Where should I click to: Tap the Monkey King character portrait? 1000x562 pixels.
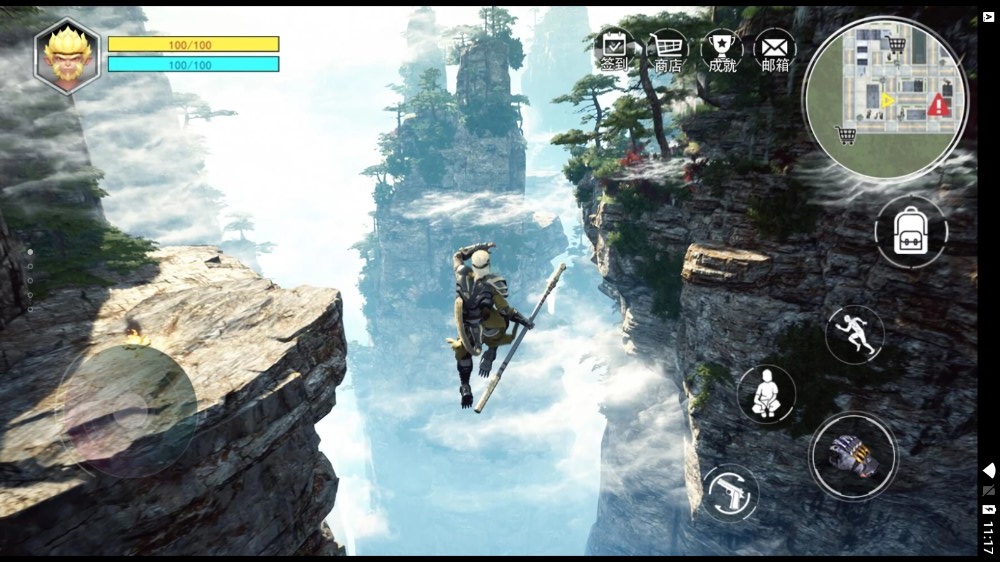tap(68, 56)
